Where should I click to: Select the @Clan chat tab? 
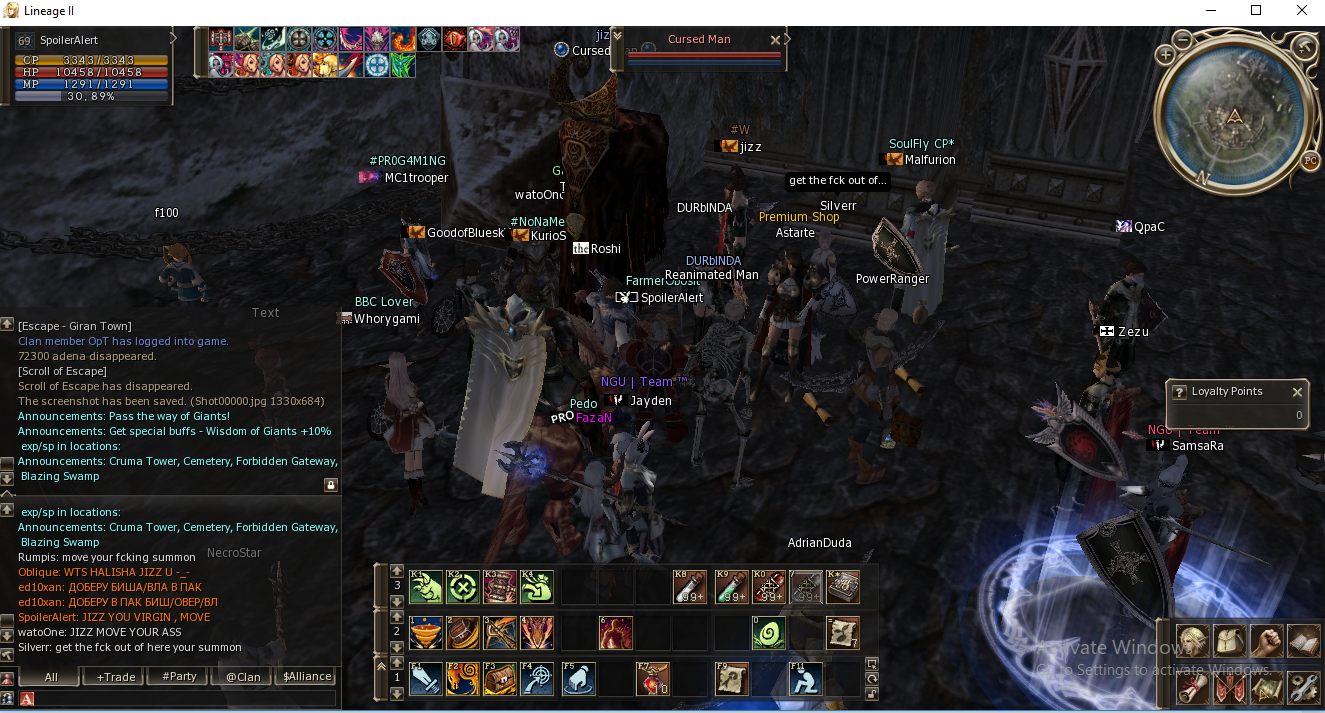[x=243, y=677]
